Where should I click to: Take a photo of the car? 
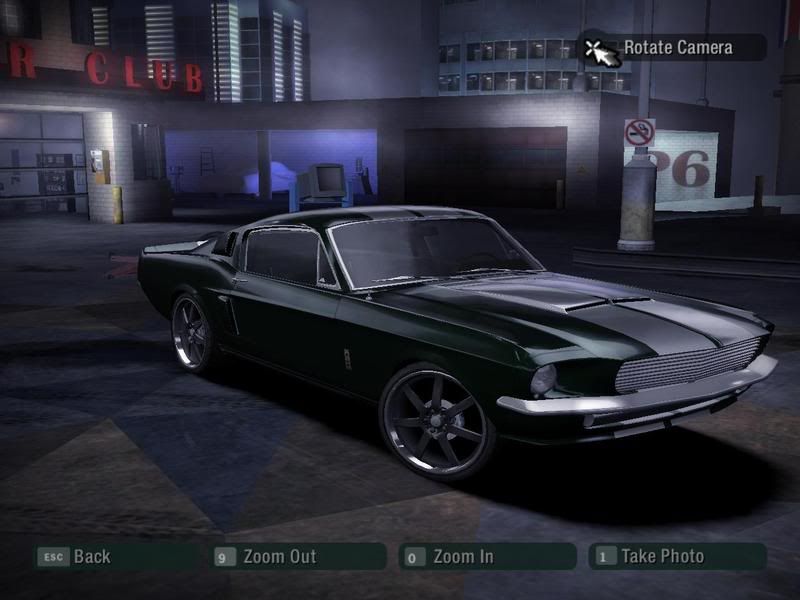661,557
